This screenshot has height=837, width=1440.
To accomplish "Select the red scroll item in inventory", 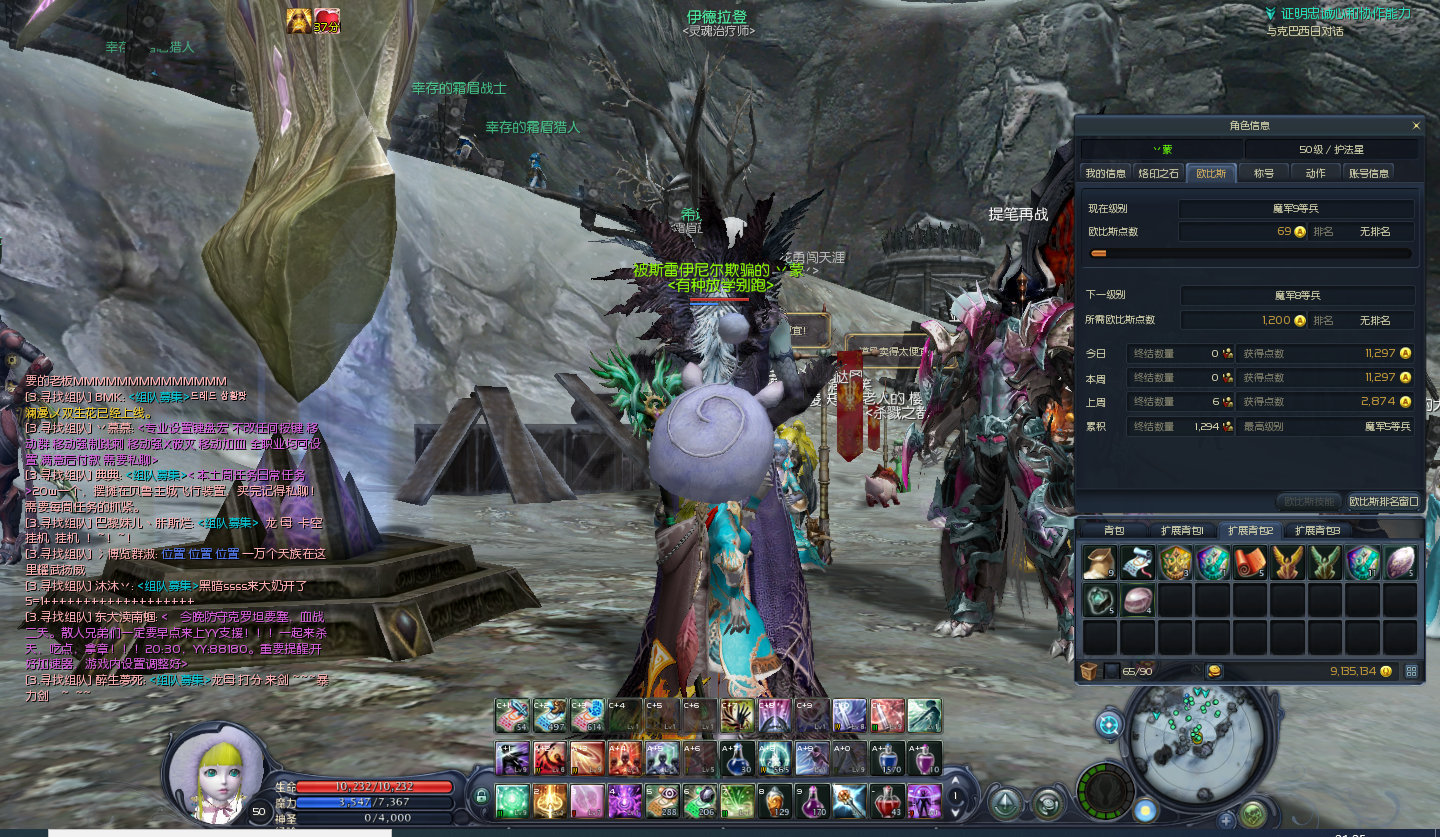I will pos(1250,563).
